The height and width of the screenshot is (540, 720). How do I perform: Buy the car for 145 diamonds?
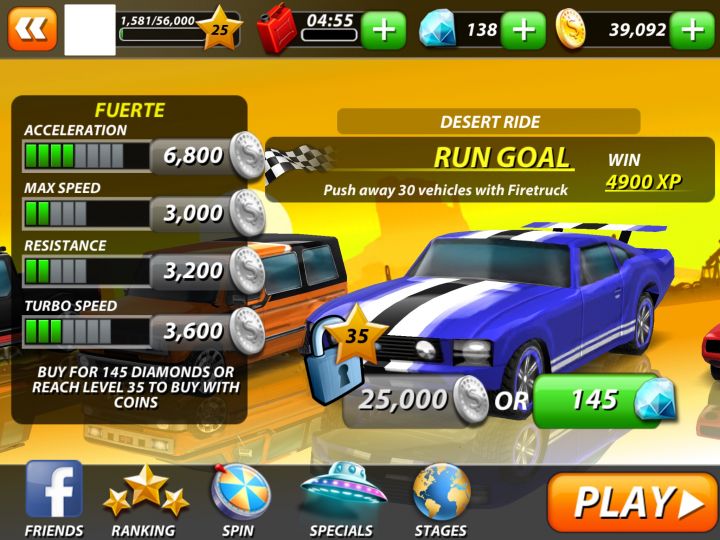tap(603, 401)
